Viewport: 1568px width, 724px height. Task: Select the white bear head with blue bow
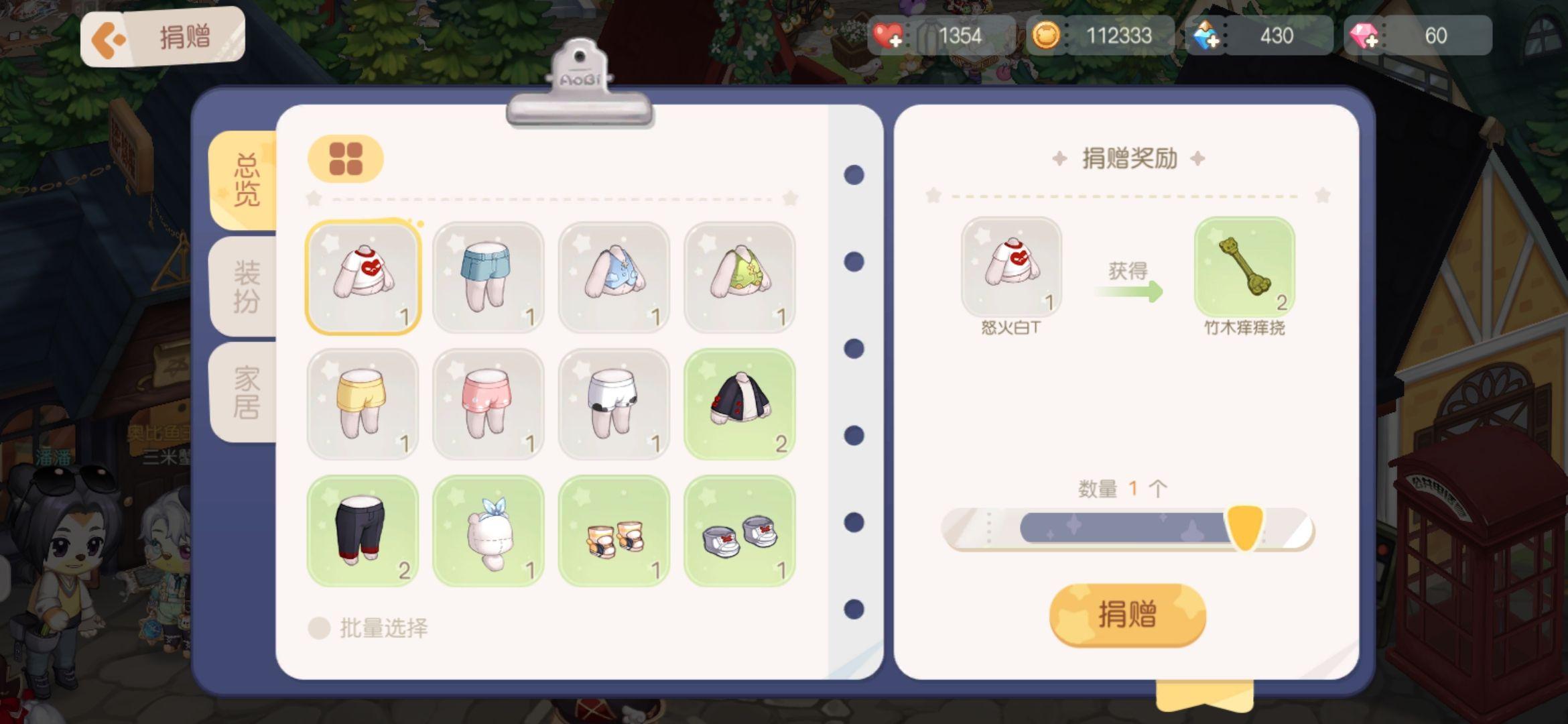pyautogui.click(x=488, y=530)
